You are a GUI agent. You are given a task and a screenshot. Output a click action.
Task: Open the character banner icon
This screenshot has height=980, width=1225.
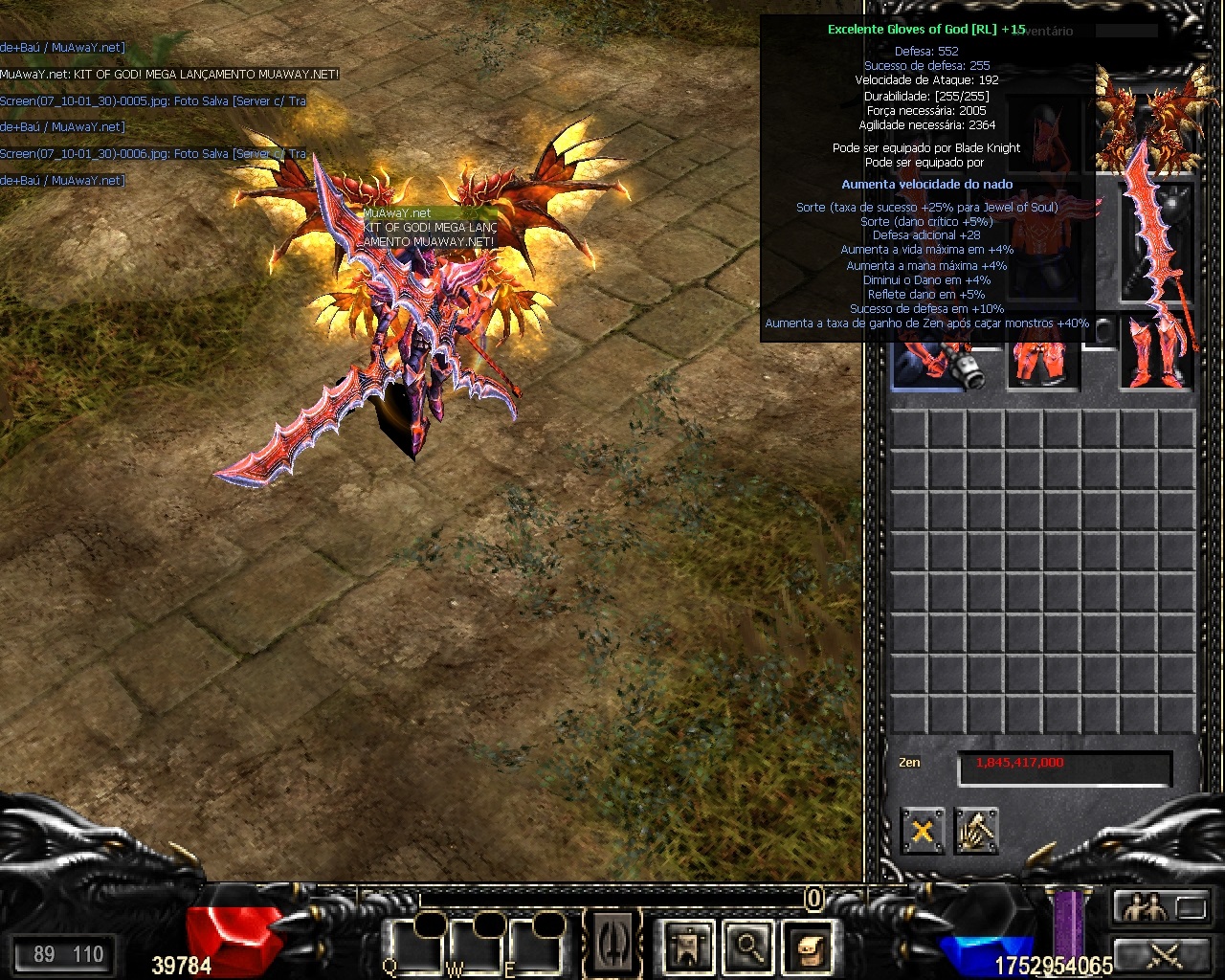point(688,947)
